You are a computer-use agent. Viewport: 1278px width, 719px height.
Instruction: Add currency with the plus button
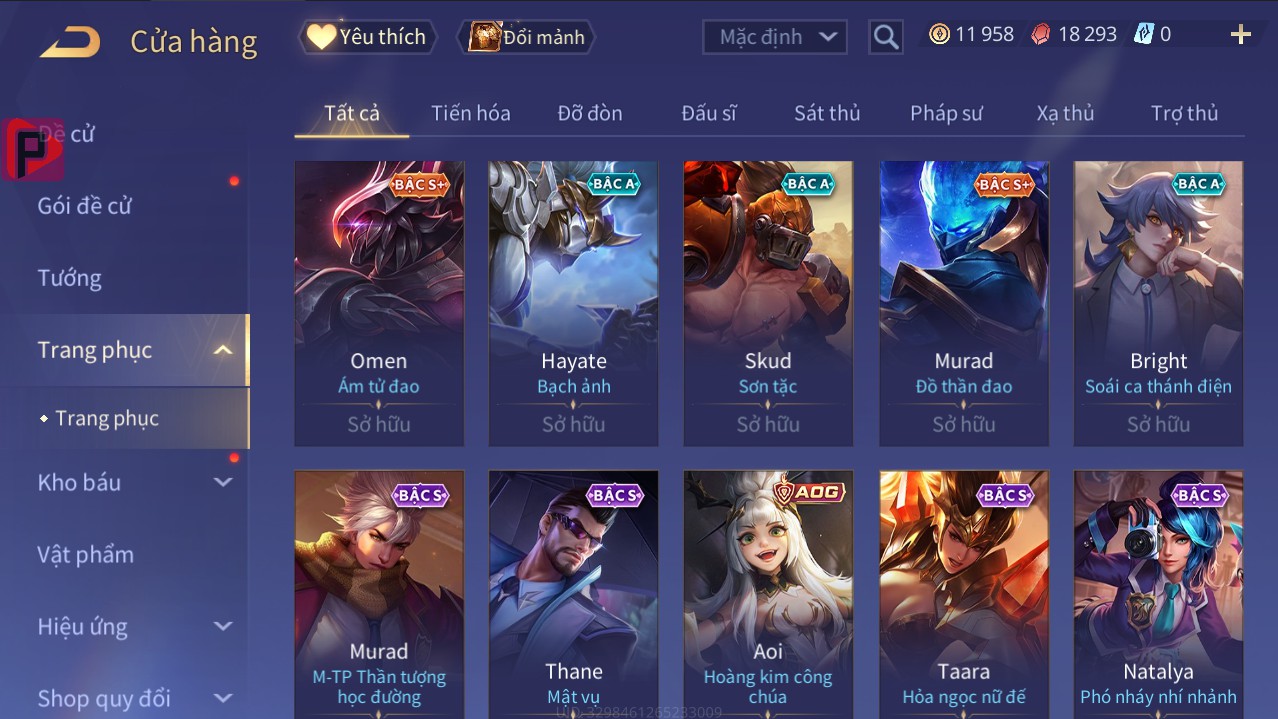coord(1240,35)
